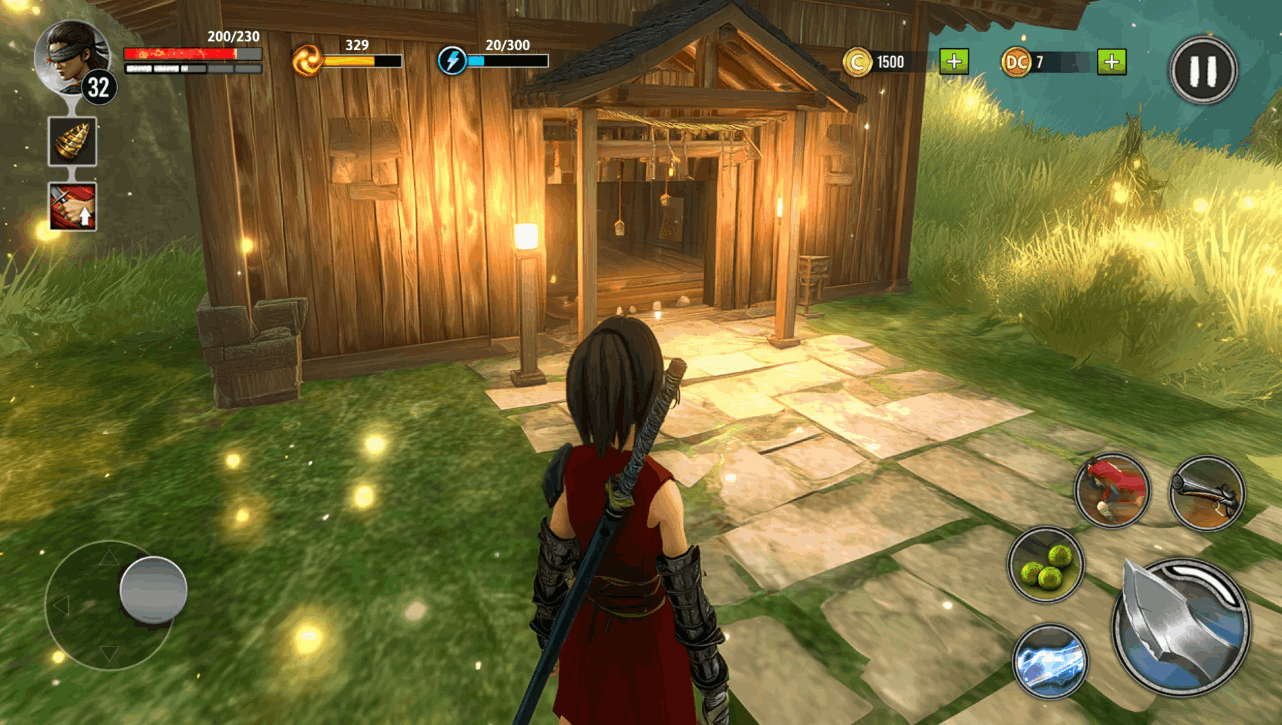Use the green smoke bombs item
Screen dimensions: 1282x725
(1046, 564)
